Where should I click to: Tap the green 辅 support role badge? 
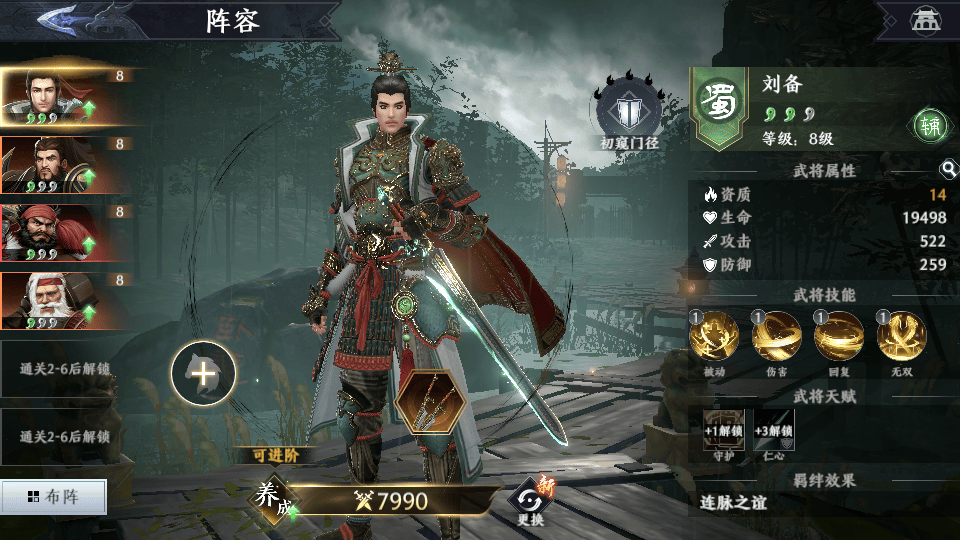tap(930, 124)
